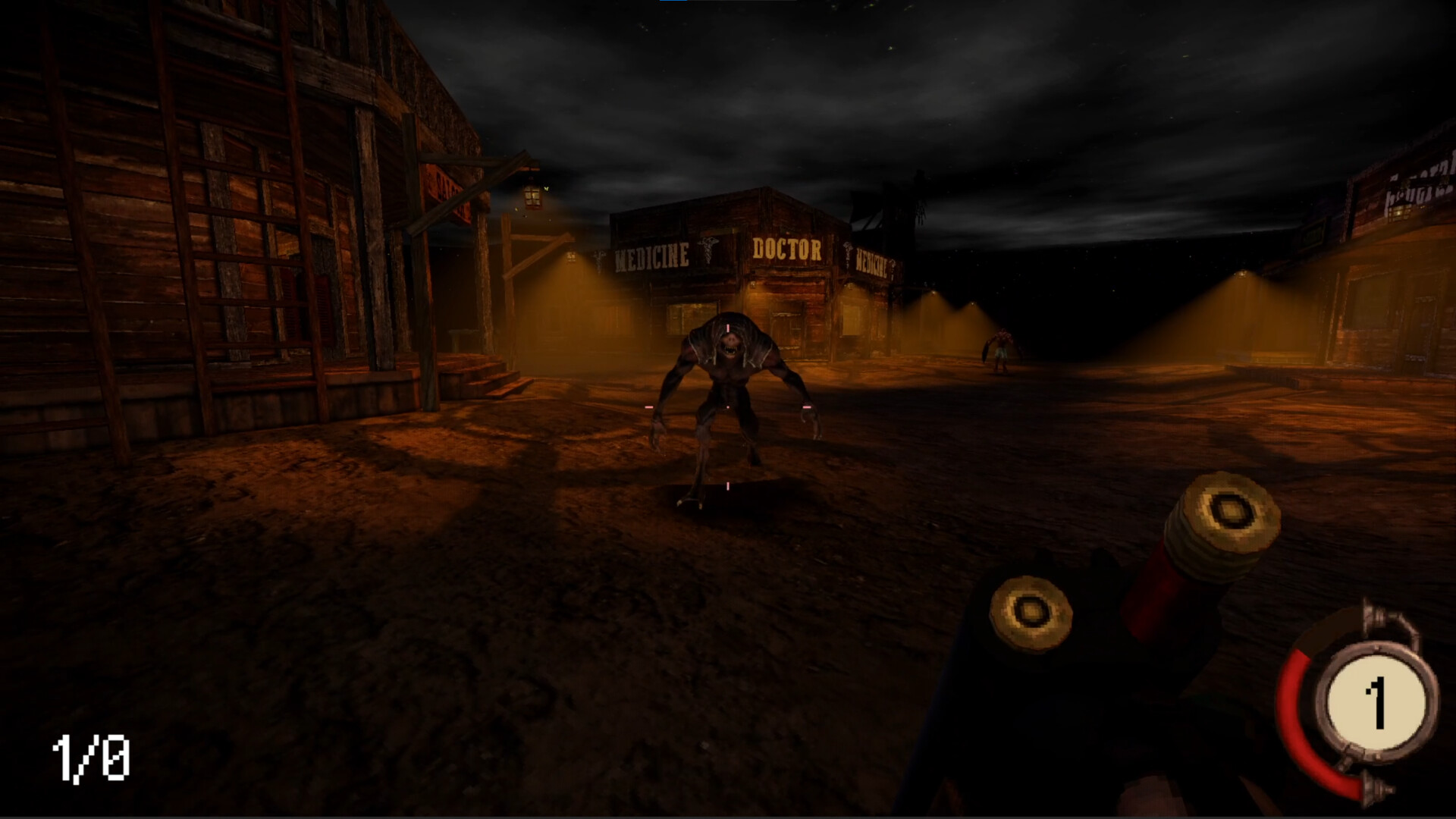Select the DOCTOR sign on the building facade

(787, 247)
